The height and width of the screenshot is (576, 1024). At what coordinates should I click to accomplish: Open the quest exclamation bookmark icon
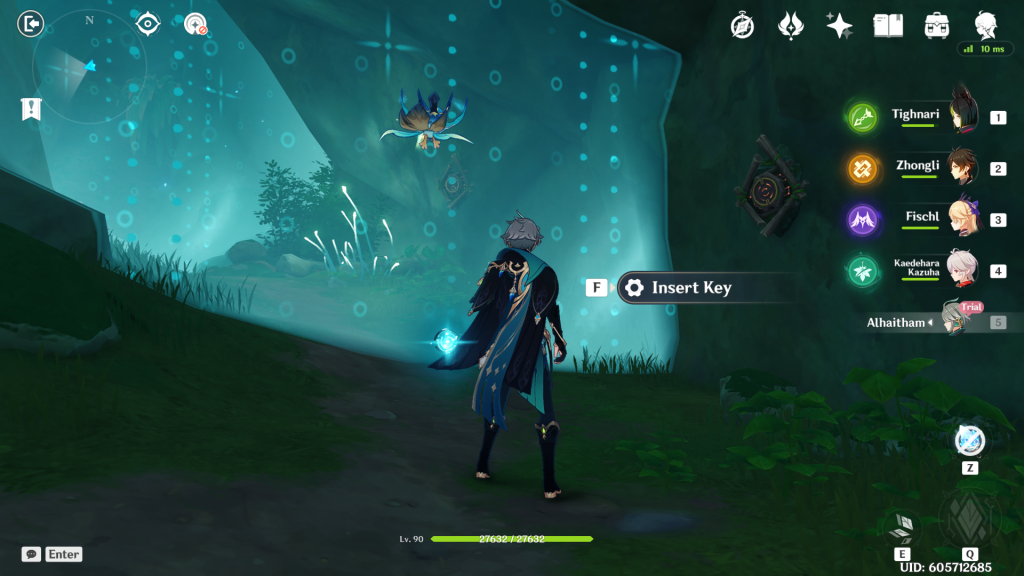tap(31, 109)
